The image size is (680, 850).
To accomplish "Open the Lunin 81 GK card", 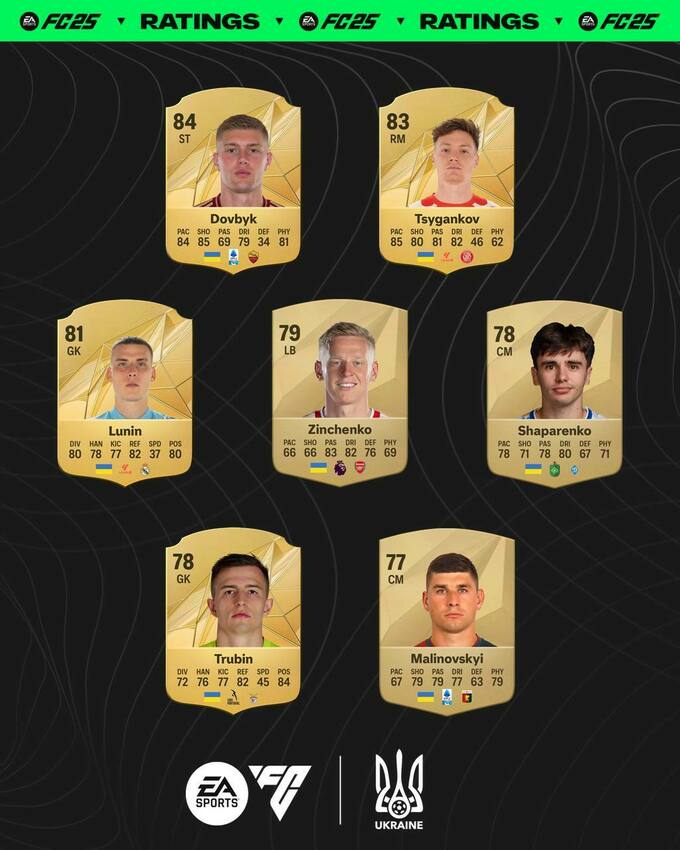I will pos(125,392).
